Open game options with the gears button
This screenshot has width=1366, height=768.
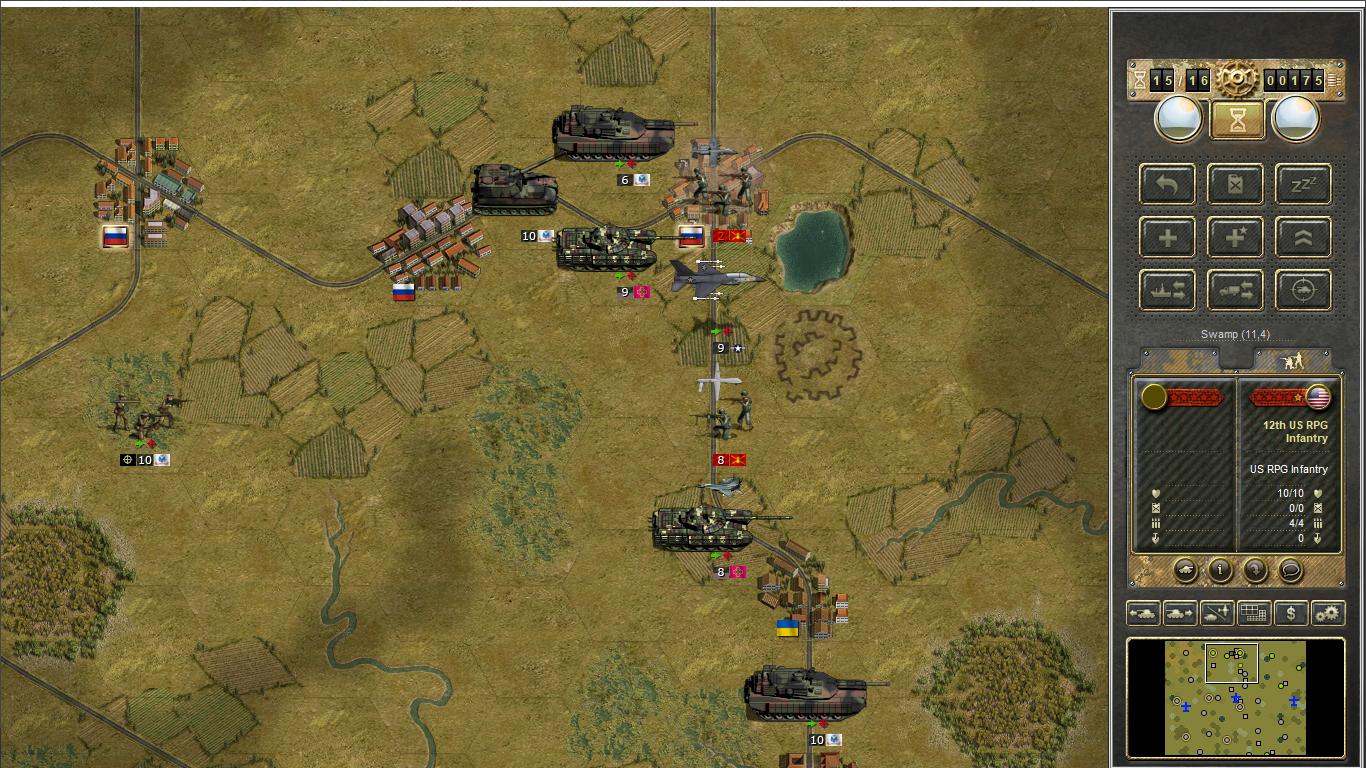pyautogui.click(x=1328, y=612)
